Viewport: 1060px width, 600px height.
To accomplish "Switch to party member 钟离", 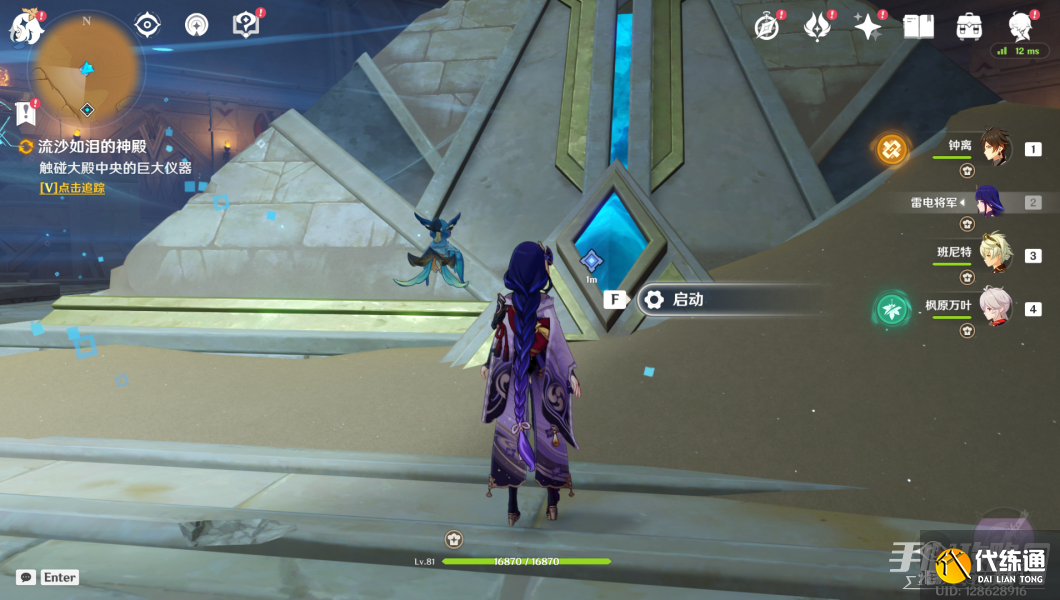I will [994, 148].
